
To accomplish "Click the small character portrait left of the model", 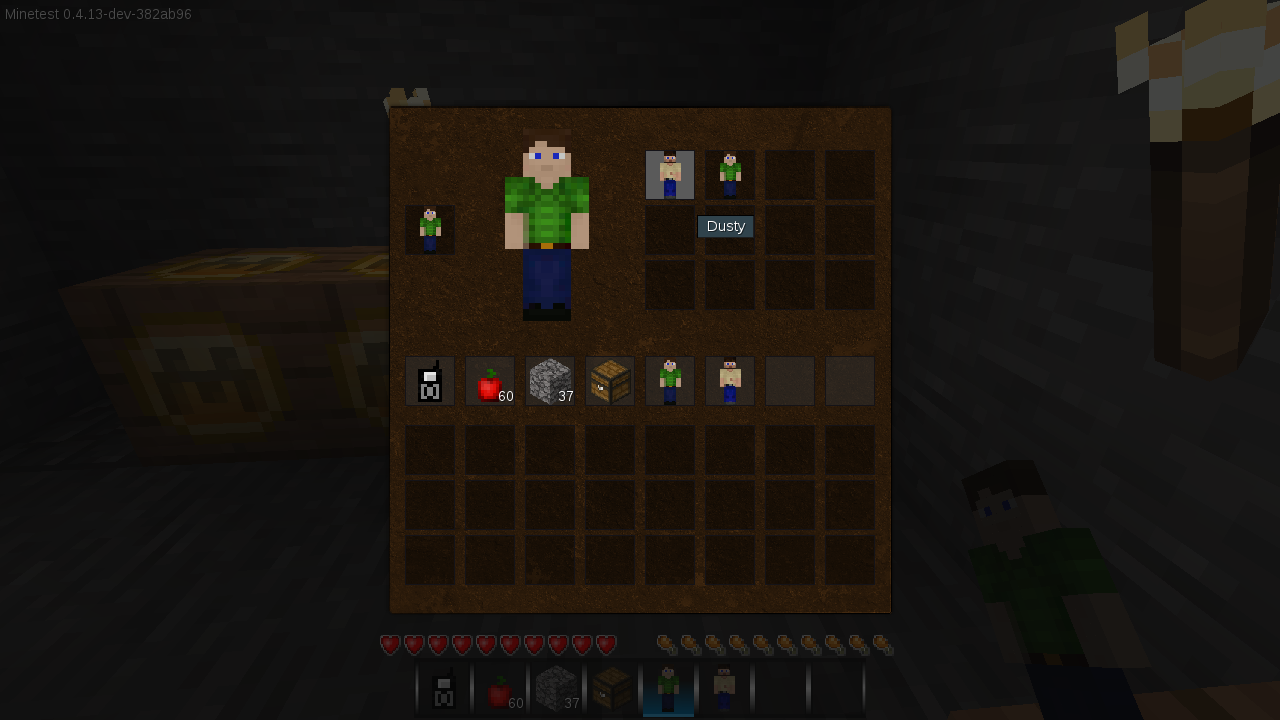I will tap(429, 229).
